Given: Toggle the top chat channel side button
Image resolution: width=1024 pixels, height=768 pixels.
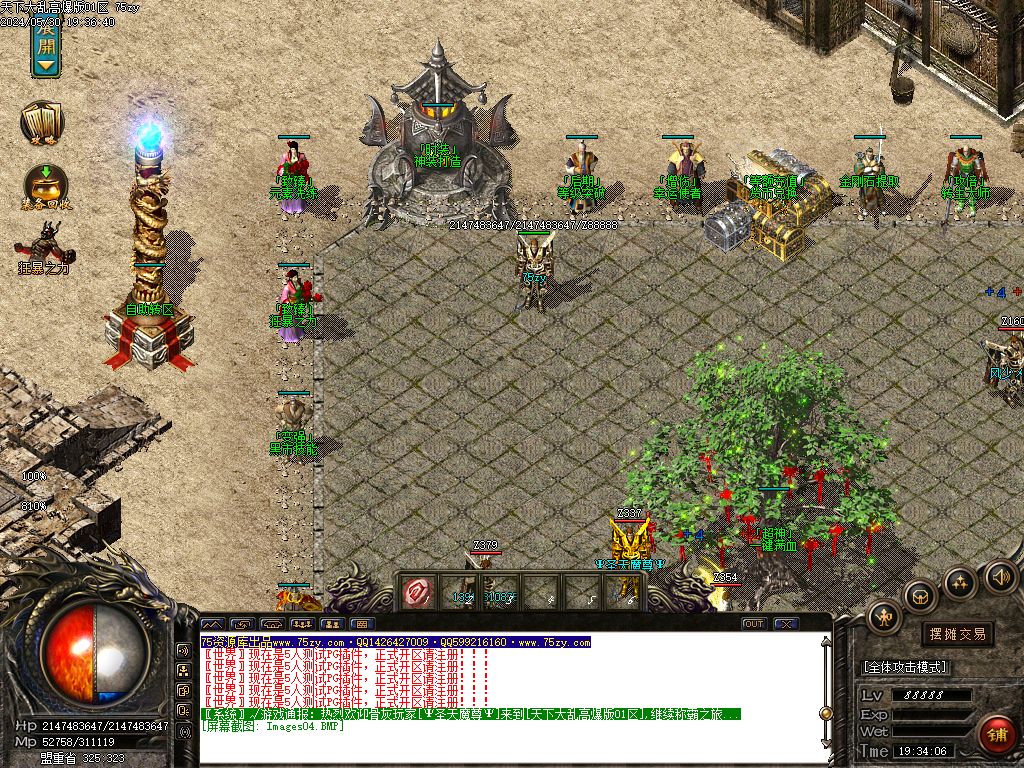Looking at the screenshot, I should pyautogui.click(x=184, y=649).
